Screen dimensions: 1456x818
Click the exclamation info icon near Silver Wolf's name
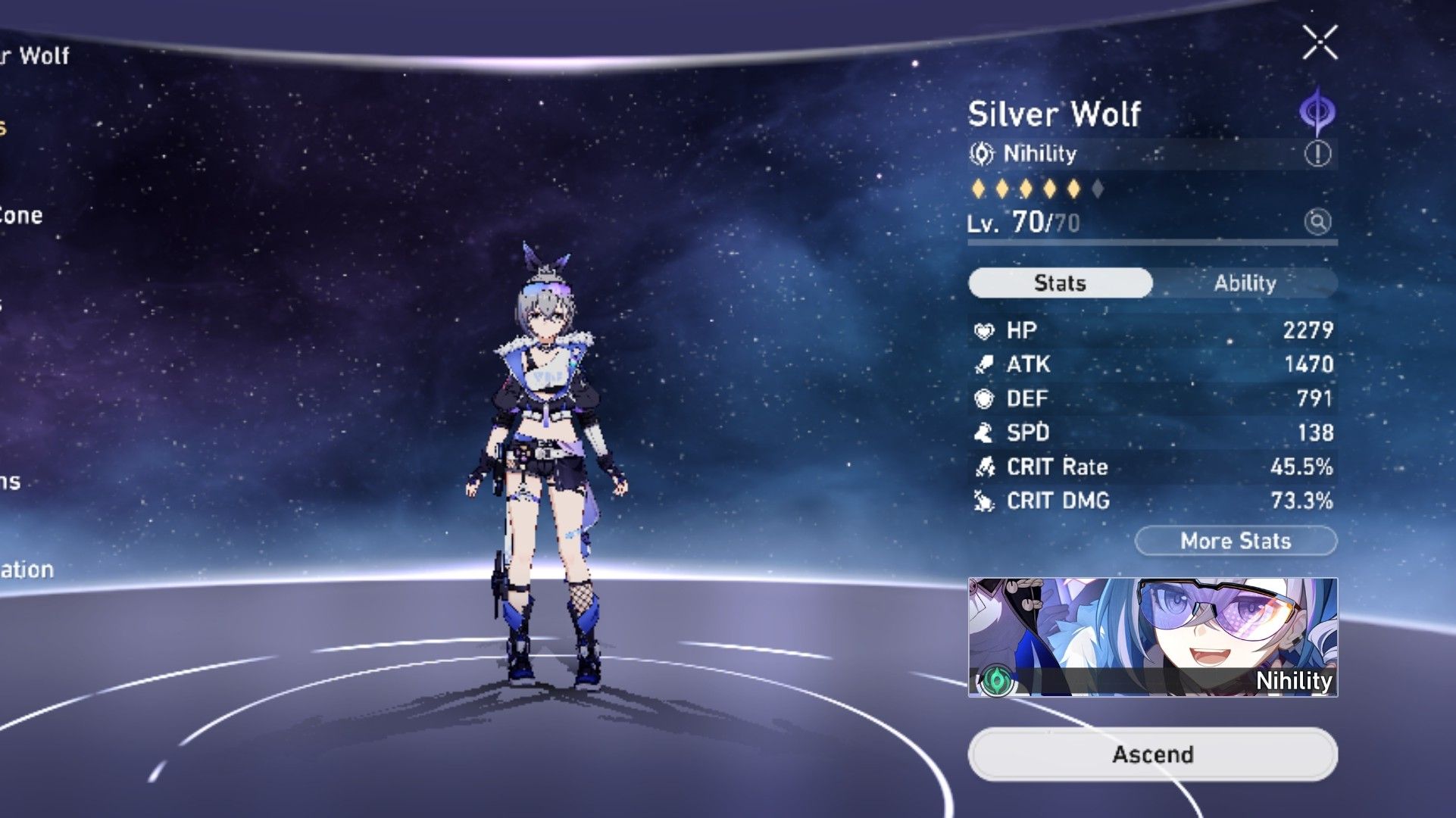click(x=1318, y=154)
